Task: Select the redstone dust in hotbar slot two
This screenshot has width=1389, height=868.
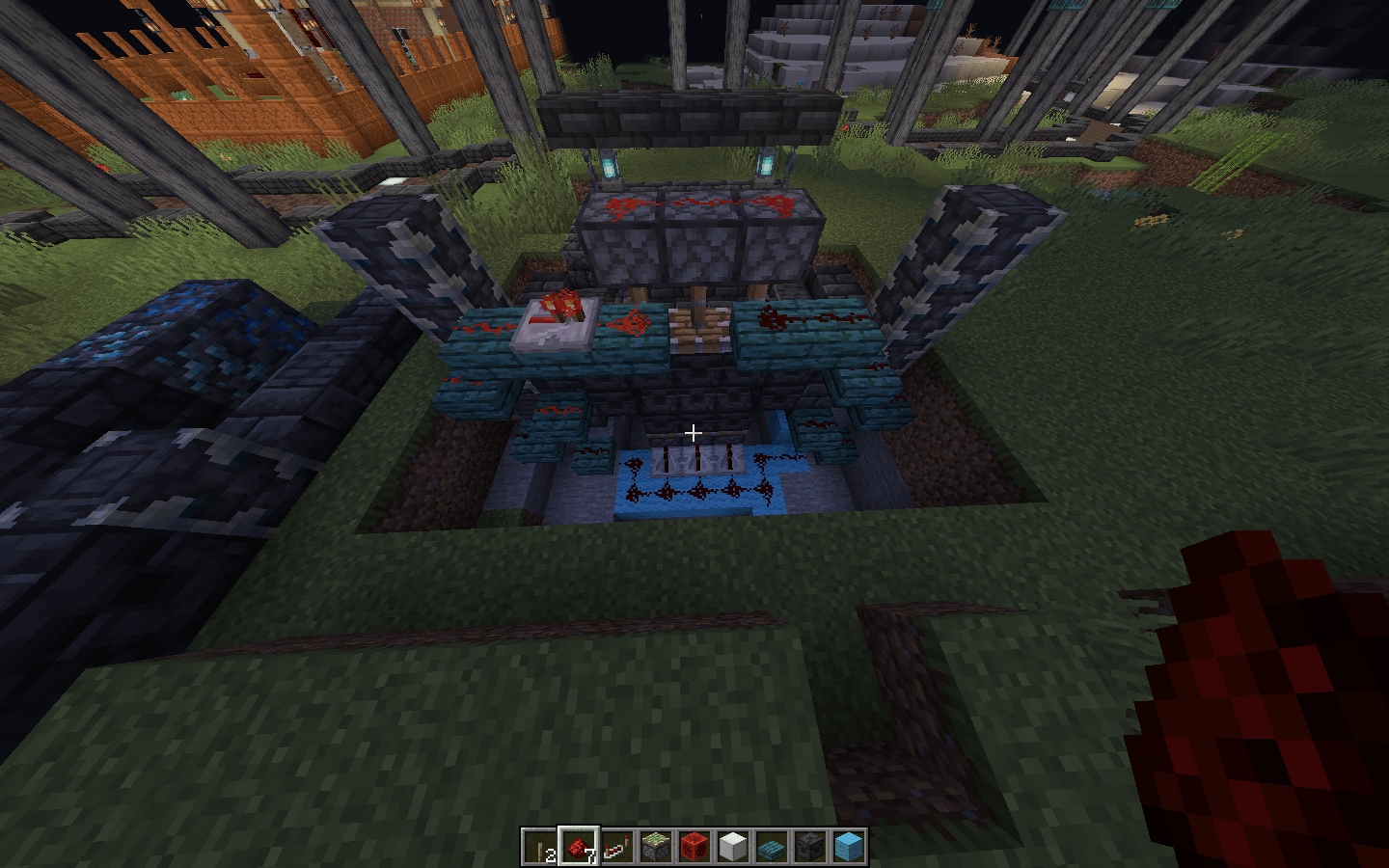Action: [x=579, y=849]
